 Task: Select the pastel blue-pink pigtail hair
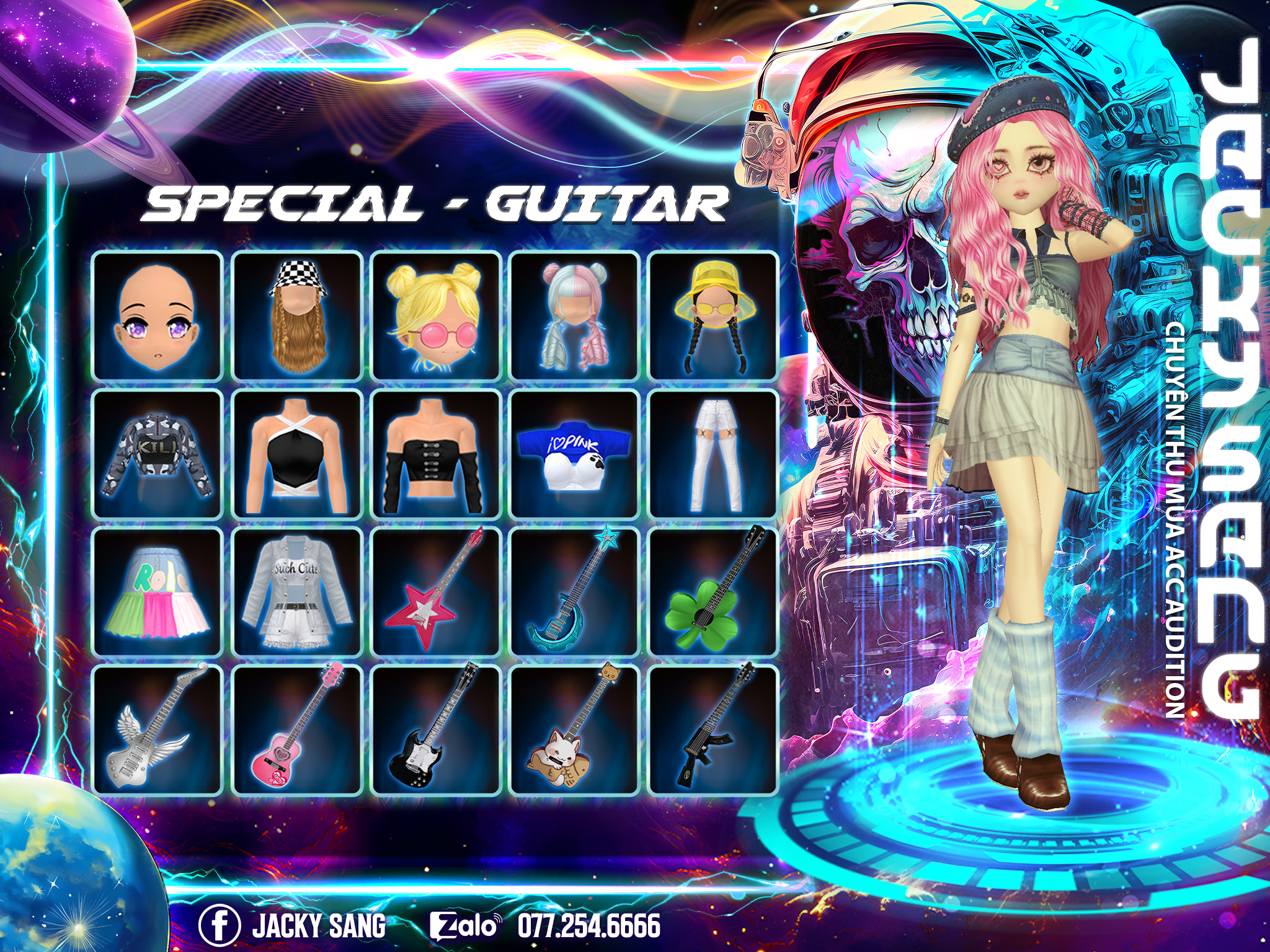(x=574, y=316)
